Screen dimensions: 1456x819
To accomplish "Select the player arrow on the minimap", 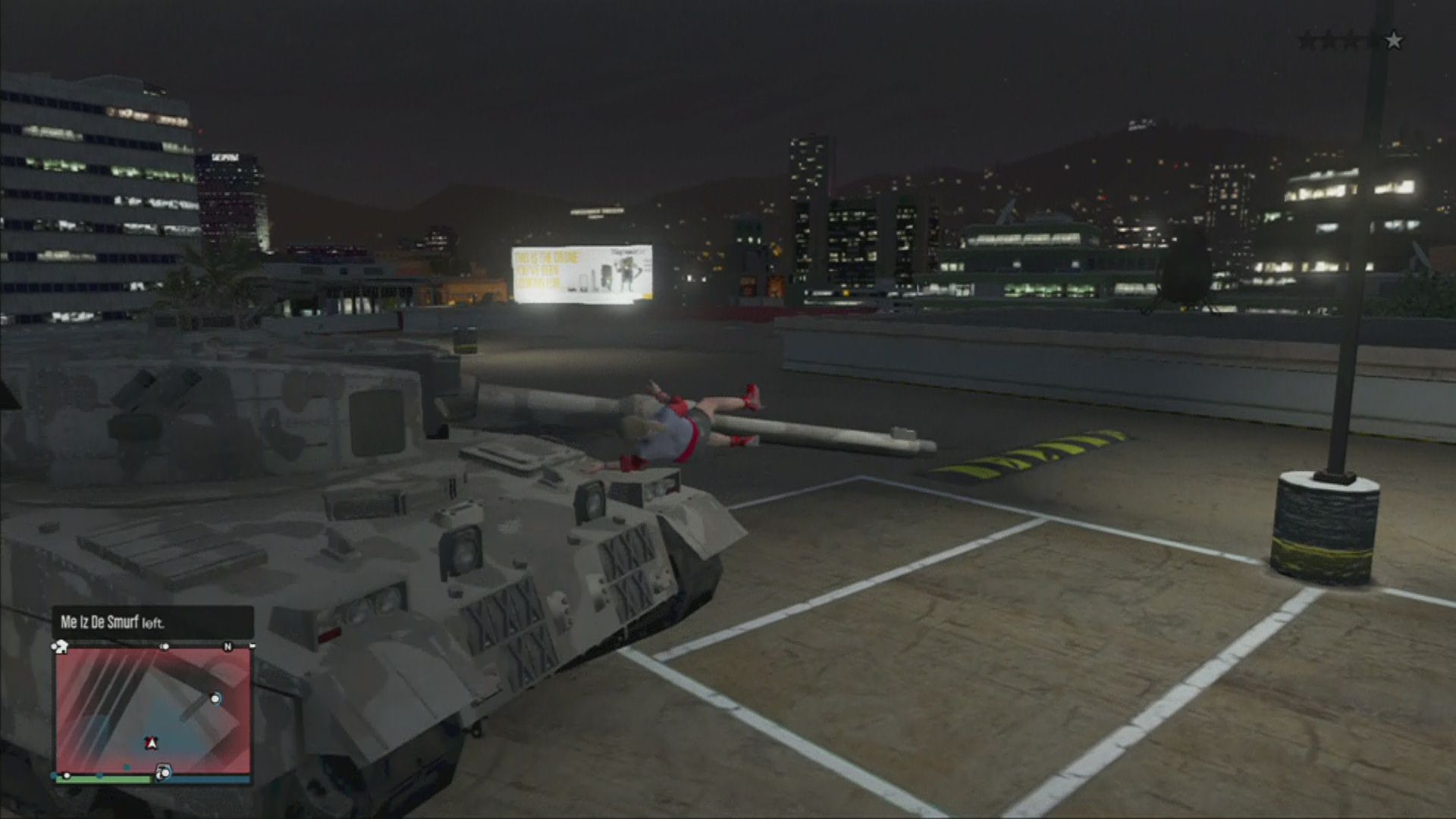I will tap(151, 743).
